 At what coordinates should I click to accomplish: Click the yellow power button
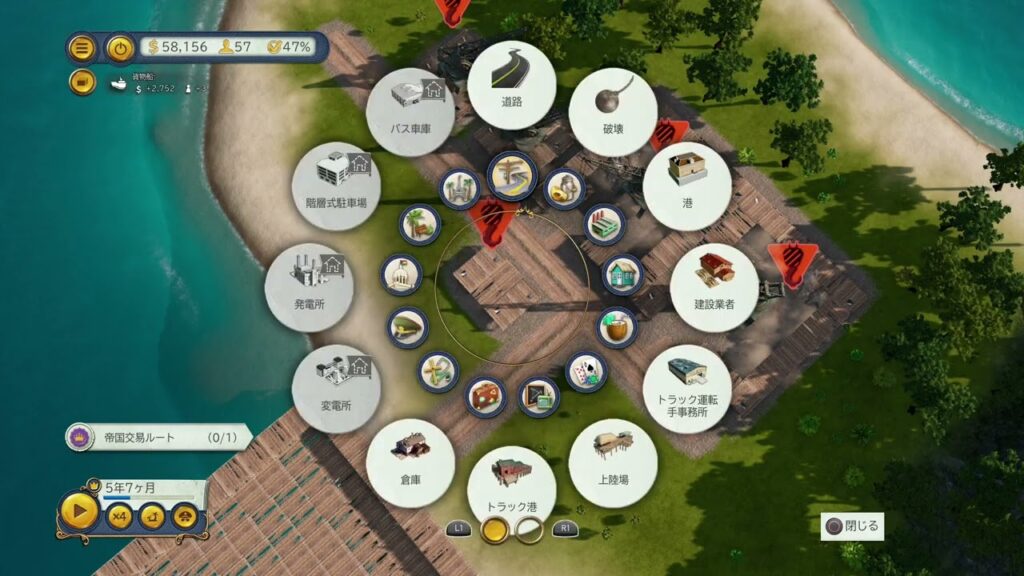(120, 47)
